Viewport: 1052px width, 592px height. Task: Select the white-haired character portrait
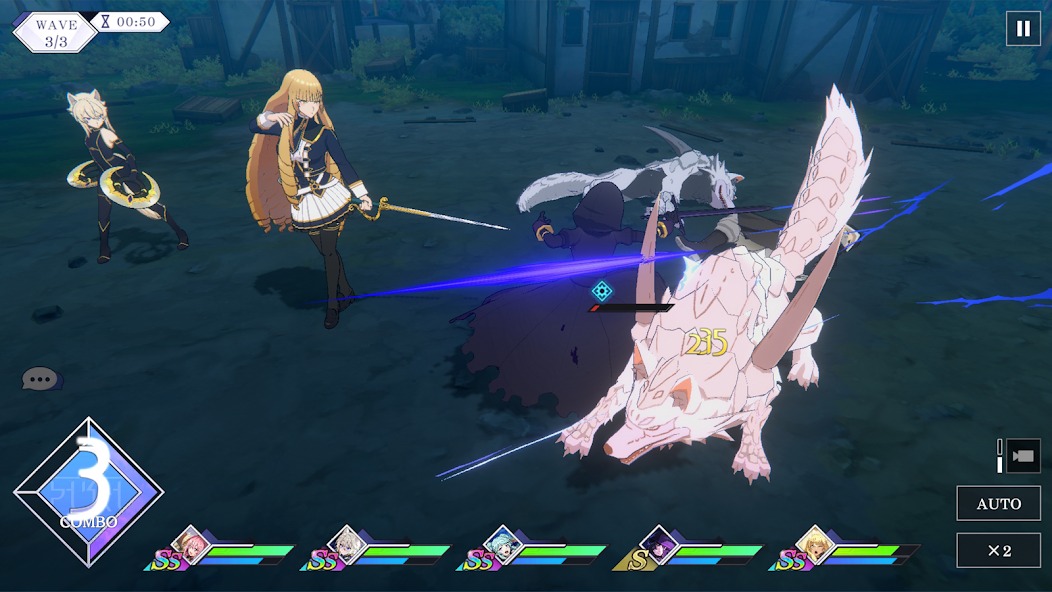point(346,543)
